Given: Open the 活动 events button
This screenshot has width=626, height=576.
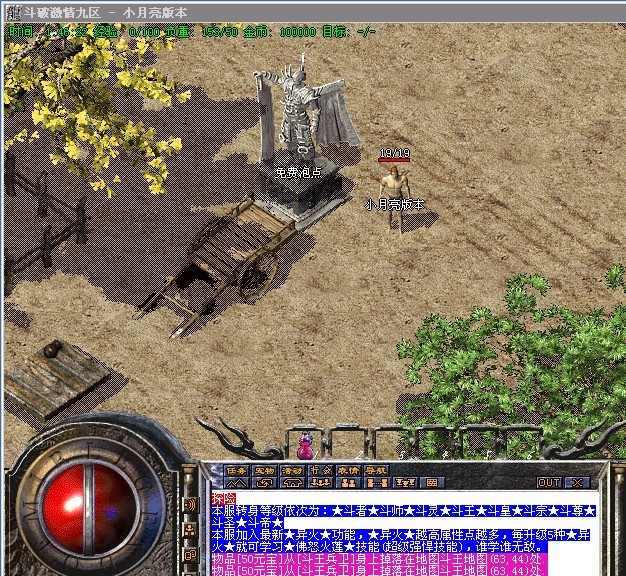Looking at the screenshot, I should (x=292, y=470).
